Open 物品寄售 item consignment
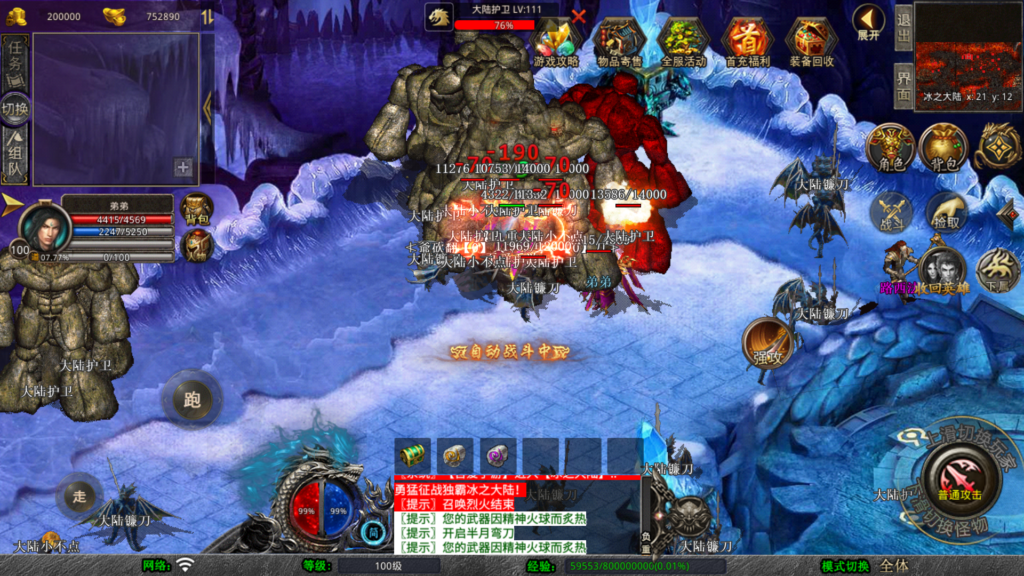 [x=620, y=43]
